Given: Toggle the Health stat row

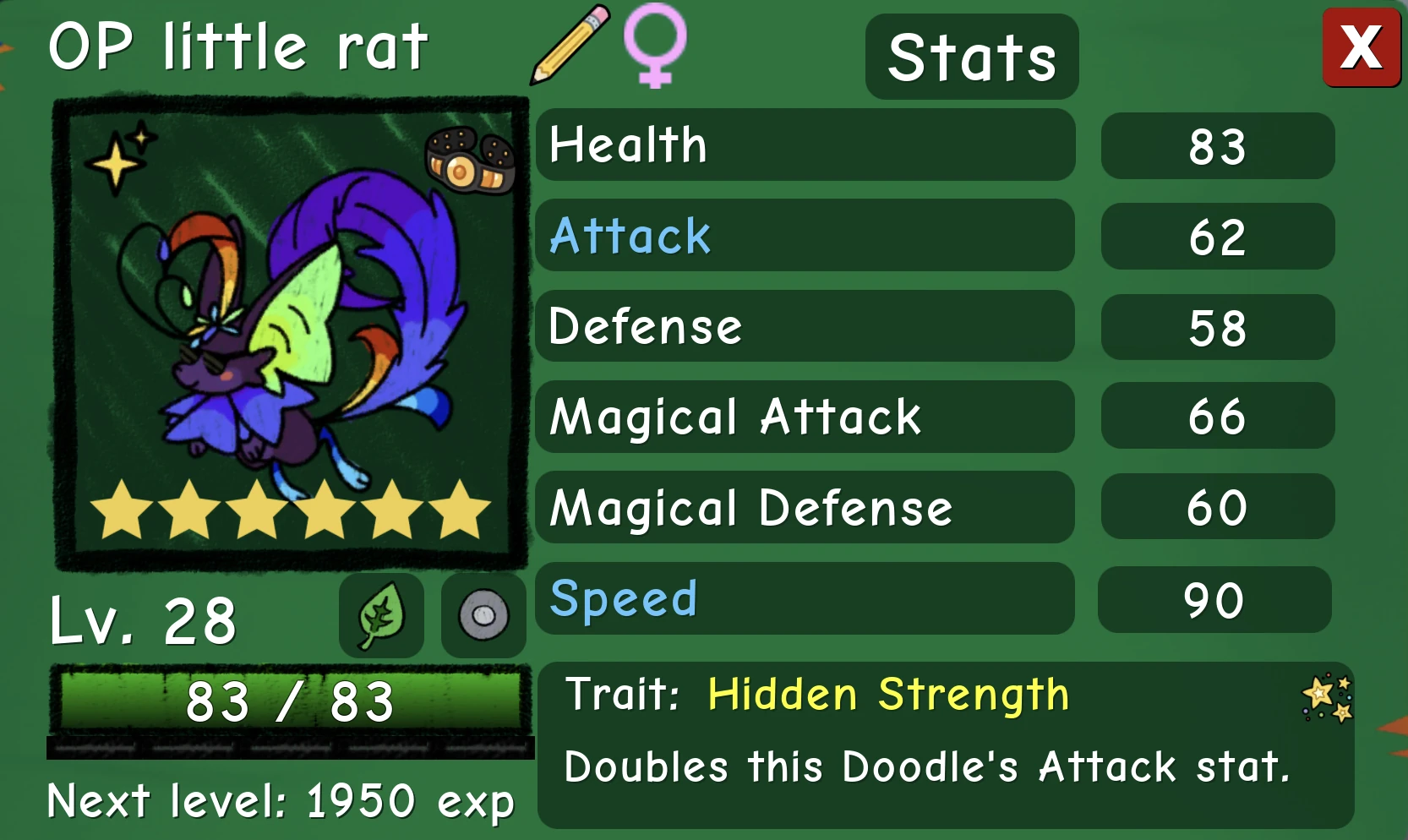Looking at the screenshot, I should coord(805,145).
